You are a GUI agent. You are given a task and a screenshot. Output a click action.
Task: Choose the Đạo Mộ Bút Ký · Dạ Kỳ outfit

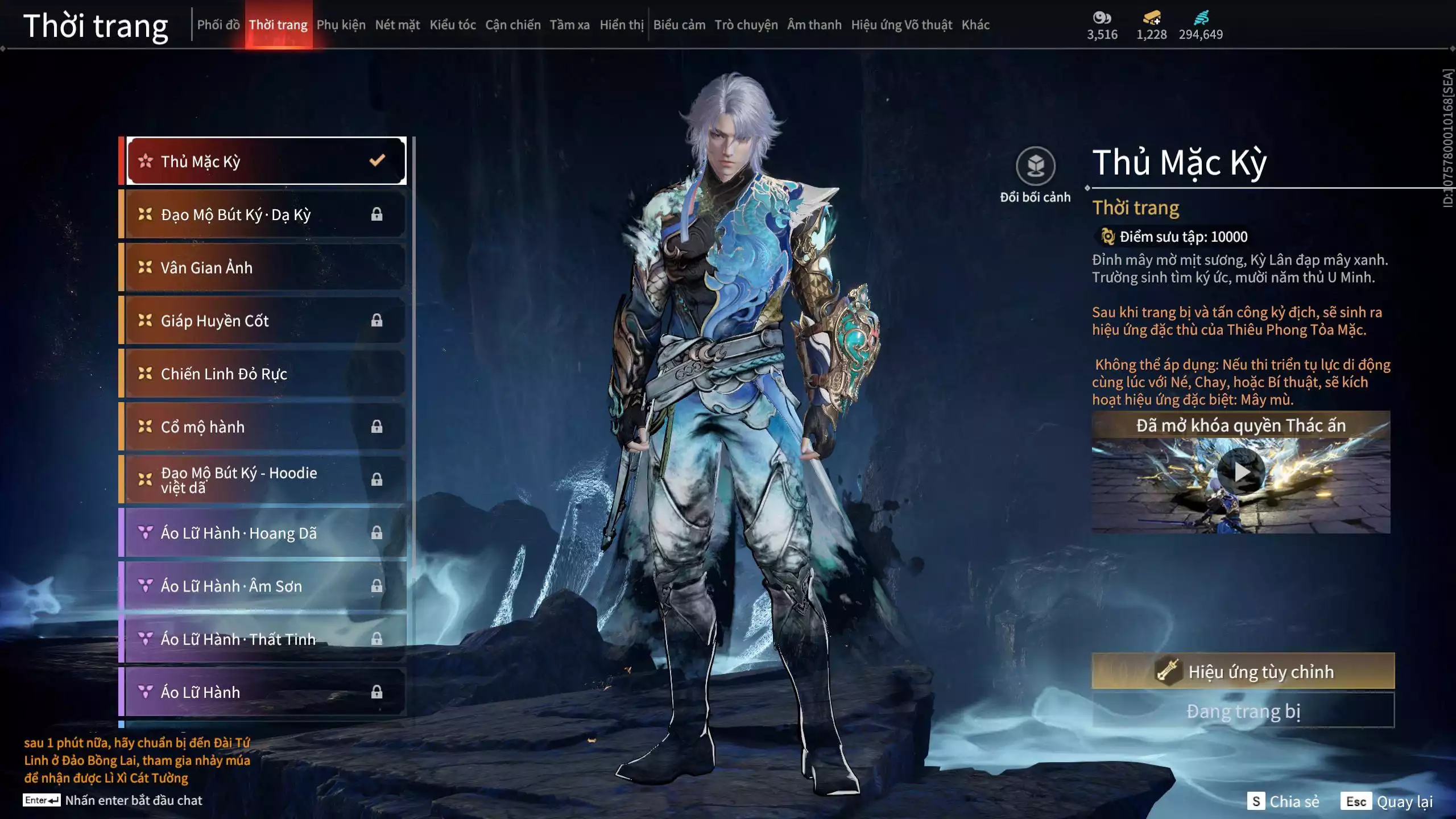click(x=266, y=214)
